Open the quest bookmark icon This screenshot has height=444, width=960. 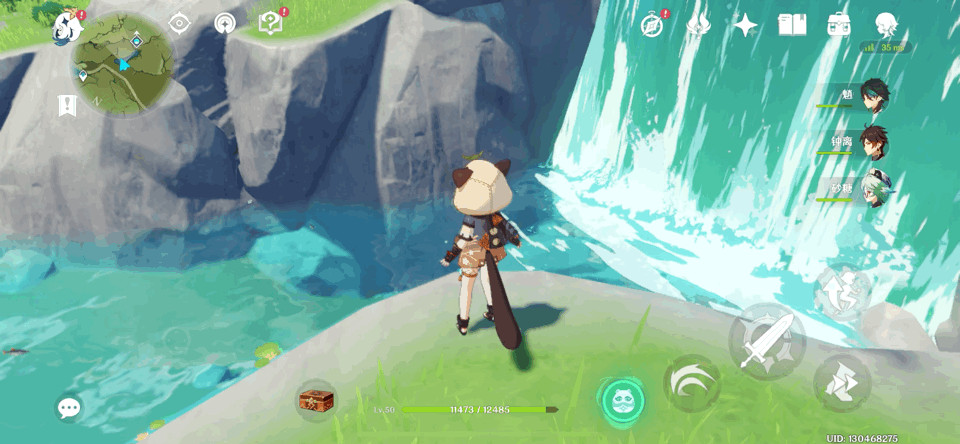pyautogui.click(x=67, y=105)
